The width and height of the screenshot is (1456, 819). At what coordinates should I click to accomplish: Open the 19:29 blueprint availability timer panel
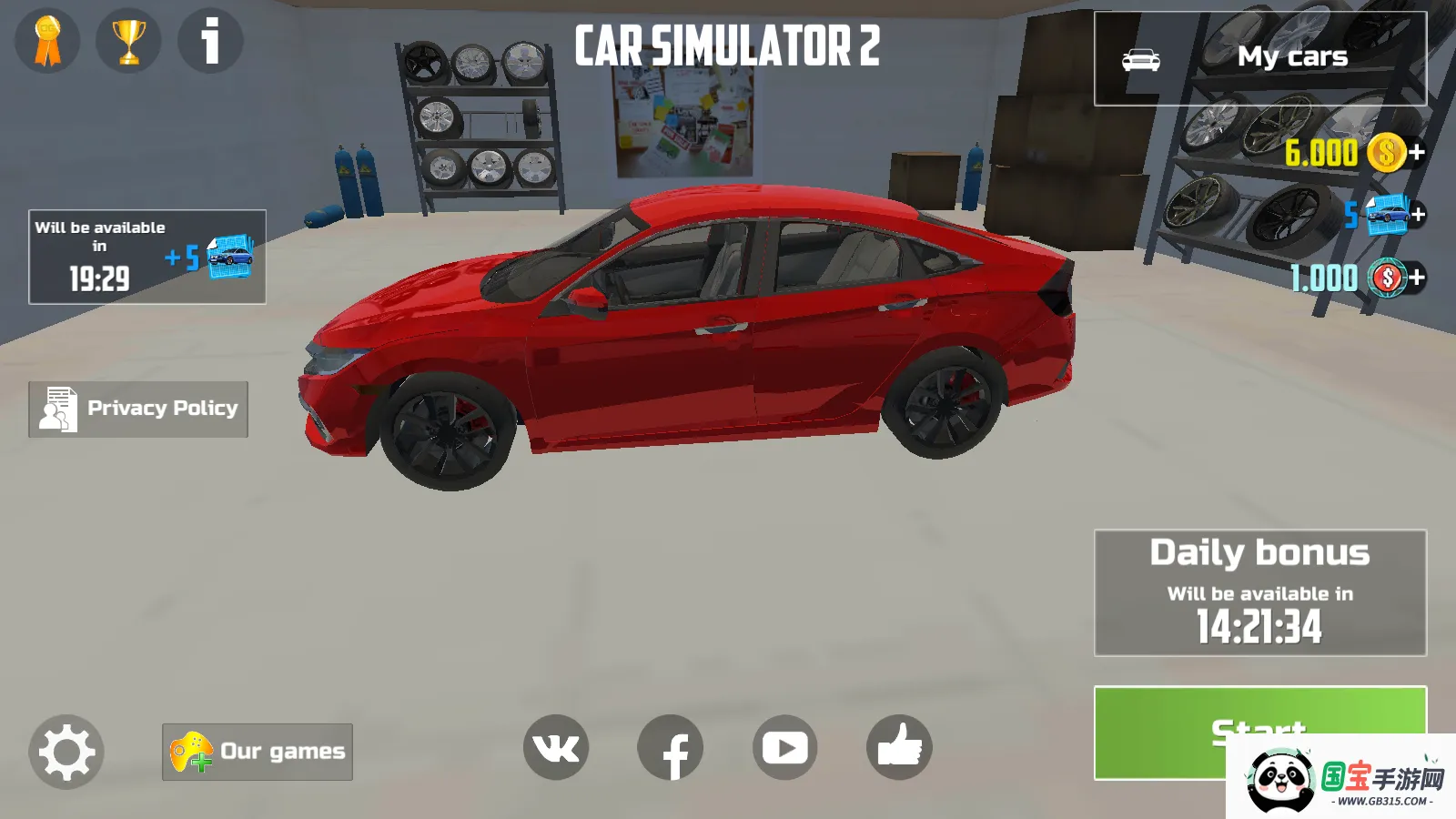146,256
